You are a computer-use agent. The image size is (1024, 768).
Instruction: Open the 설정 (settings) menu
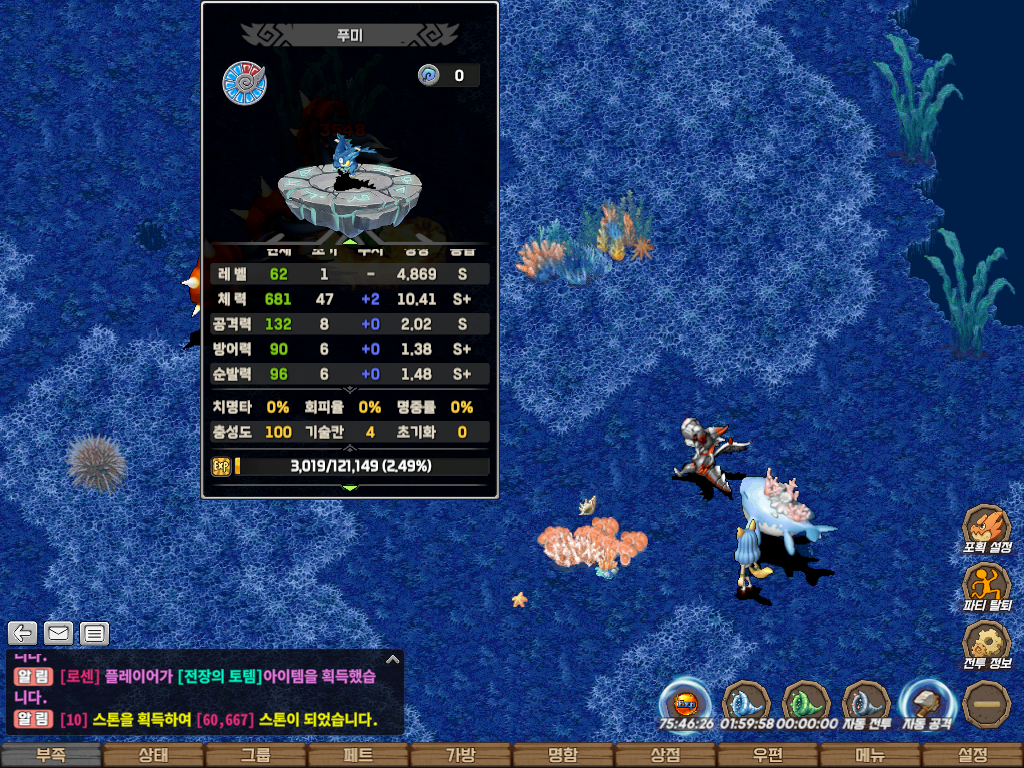(x=972, y=755)
